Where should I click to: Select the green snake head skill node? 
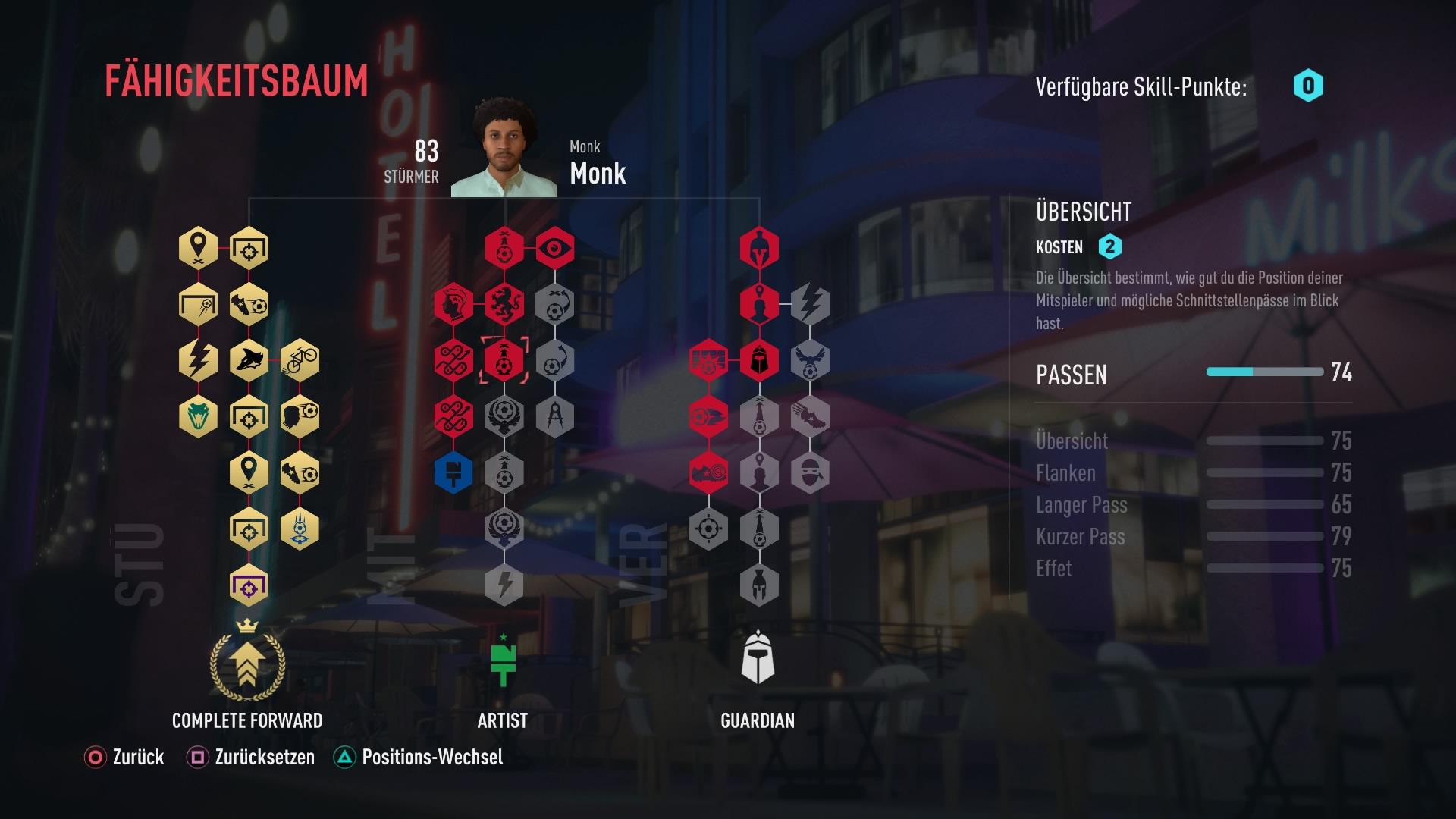(x=198, y=416)
